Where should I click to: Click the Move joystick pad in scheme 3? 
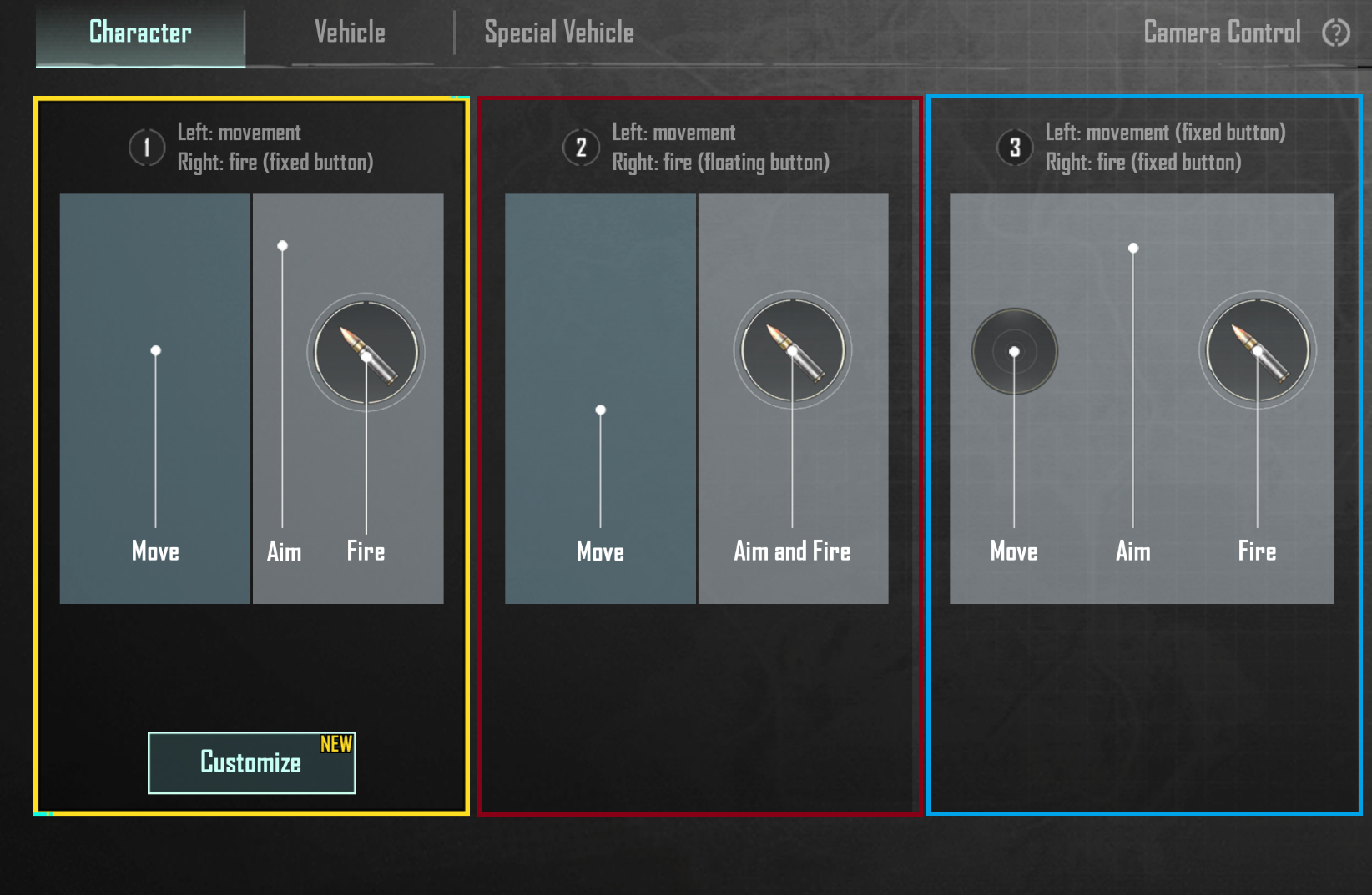pos(1013,352)
